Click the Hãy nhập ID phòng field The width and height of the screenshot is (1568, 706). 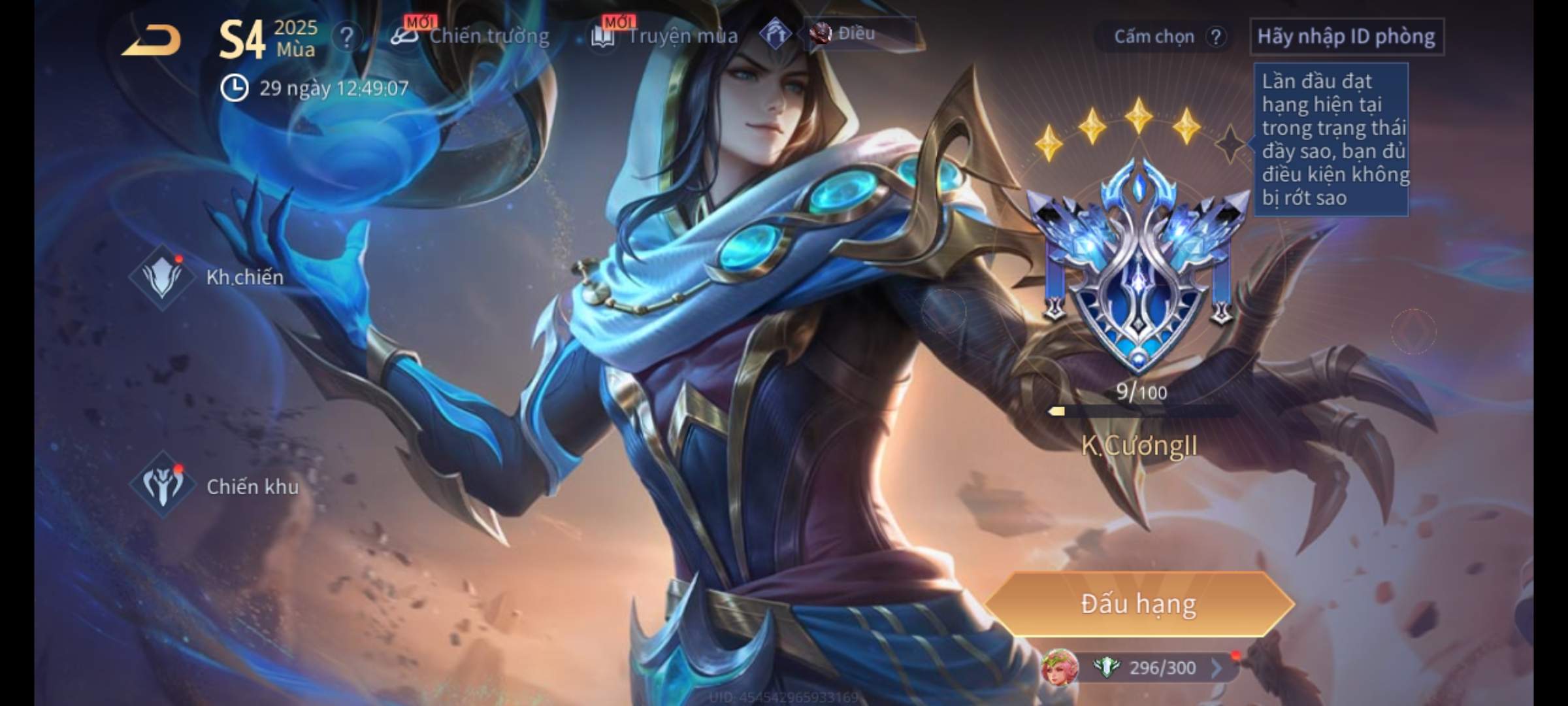coord(1346,37)
